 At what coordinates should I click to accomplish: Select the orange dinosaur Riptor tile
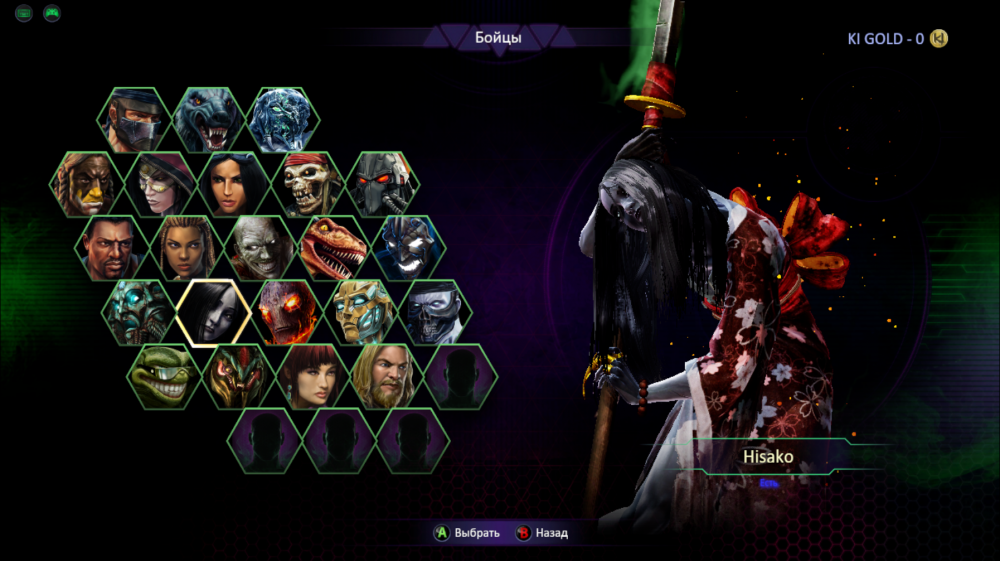pos(334,248)
